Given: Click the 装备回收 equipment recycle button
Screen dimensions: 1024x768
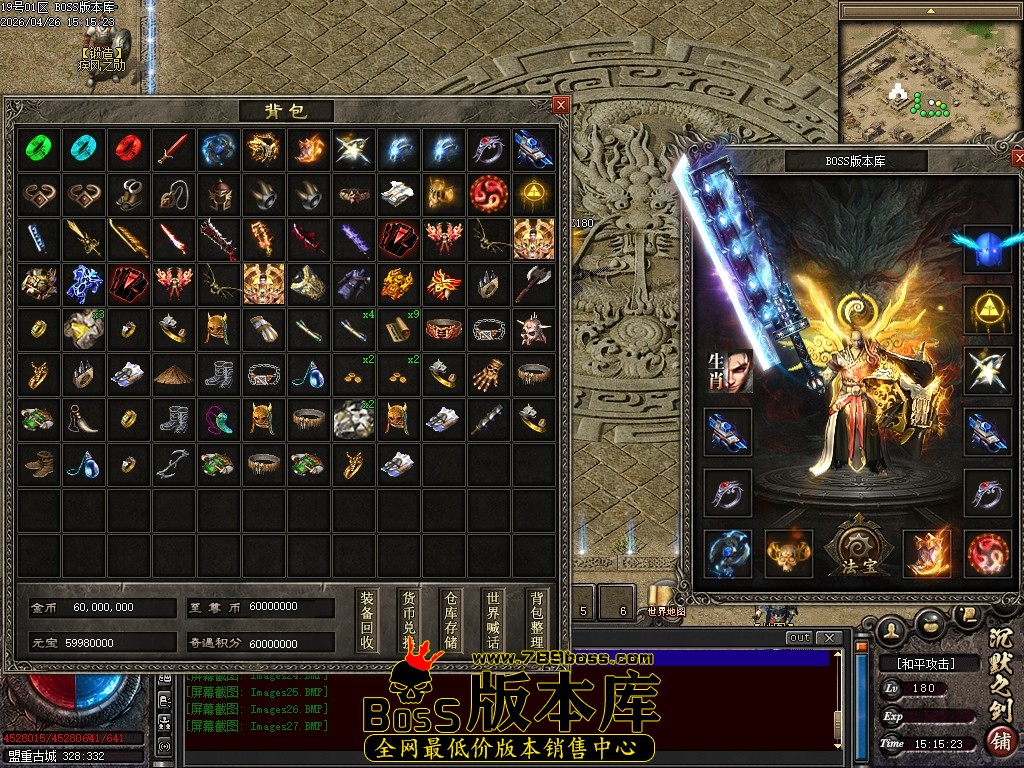Looking at the screenshot, I should (368, 620).
